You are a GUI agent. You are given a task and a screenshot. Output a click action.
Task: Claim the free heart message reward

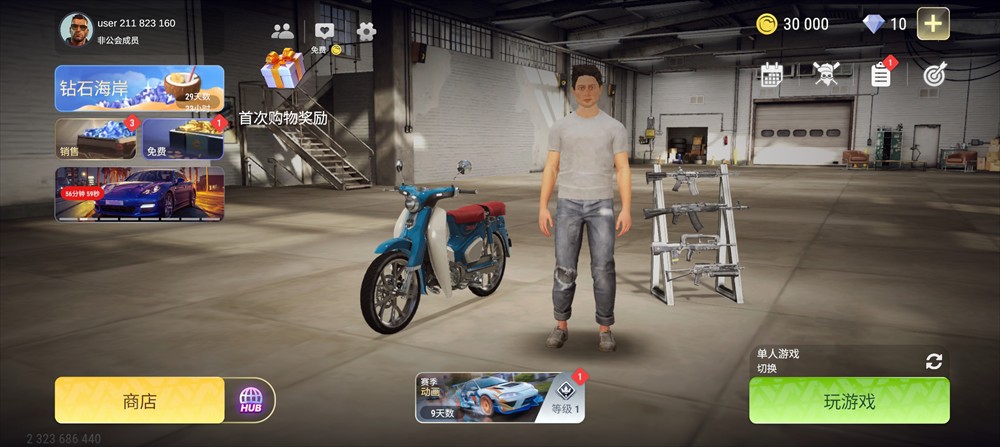(324, 35)
